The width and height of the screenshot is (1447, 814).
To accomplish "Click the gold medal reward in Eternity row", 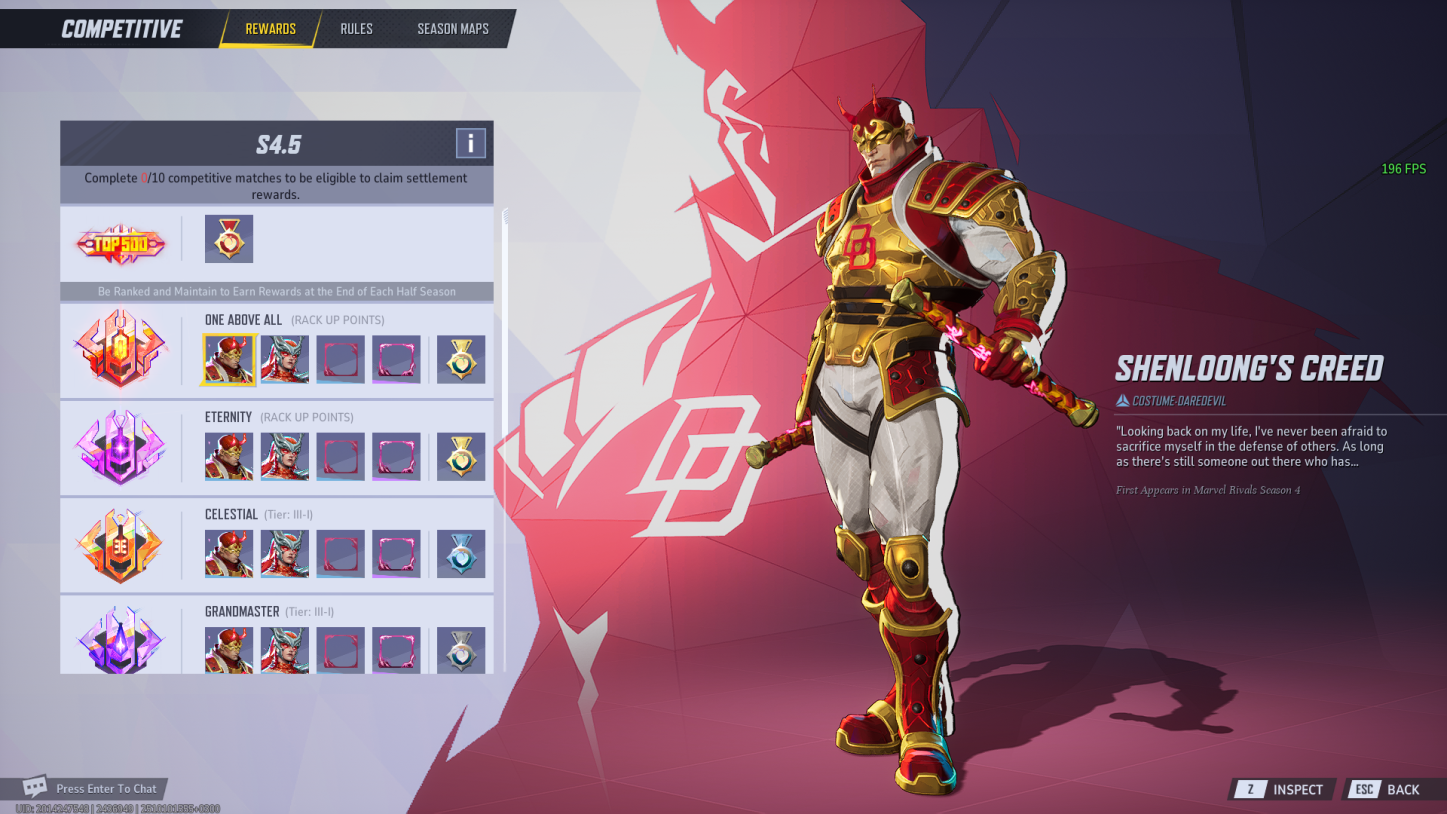I will (x=461, y=456).
